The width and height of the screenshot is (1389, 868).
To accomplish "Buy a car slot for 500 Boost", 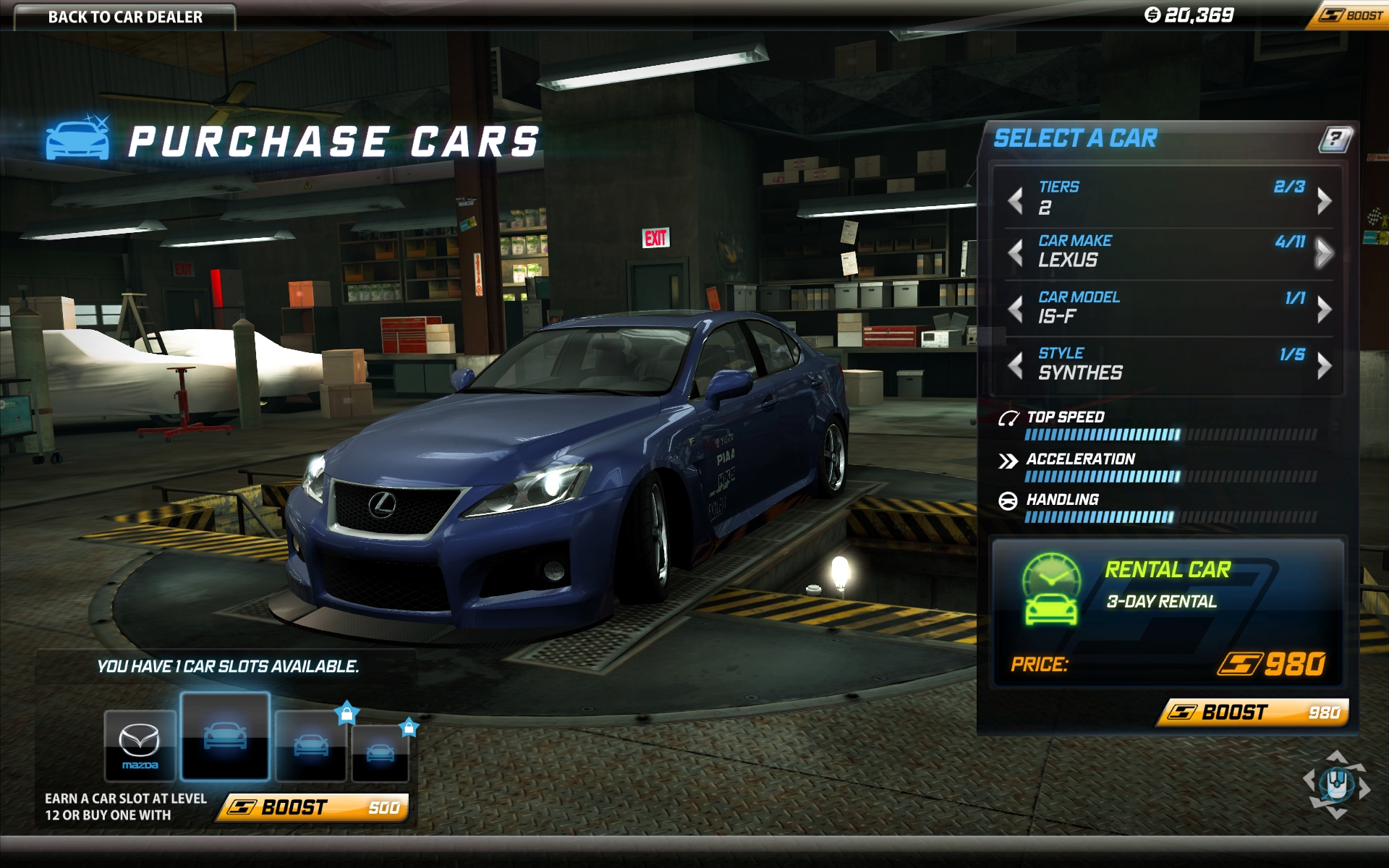I will tap(314, 807).
